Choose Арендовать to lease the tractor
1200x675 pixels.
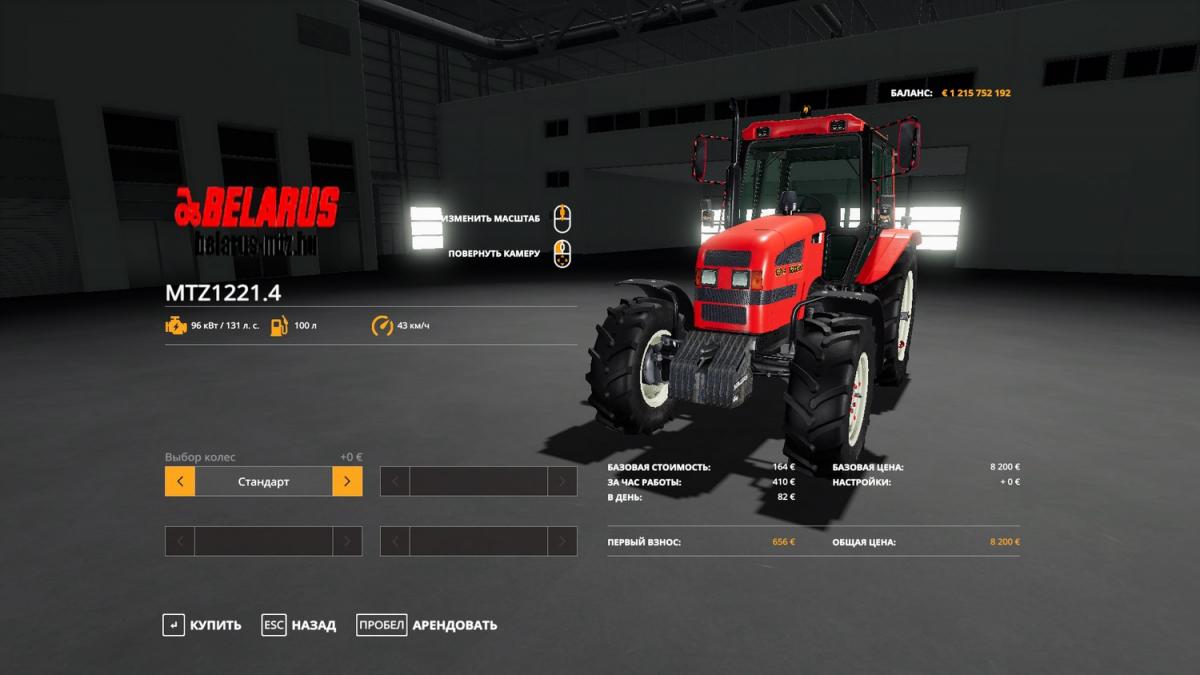point(428,626)
